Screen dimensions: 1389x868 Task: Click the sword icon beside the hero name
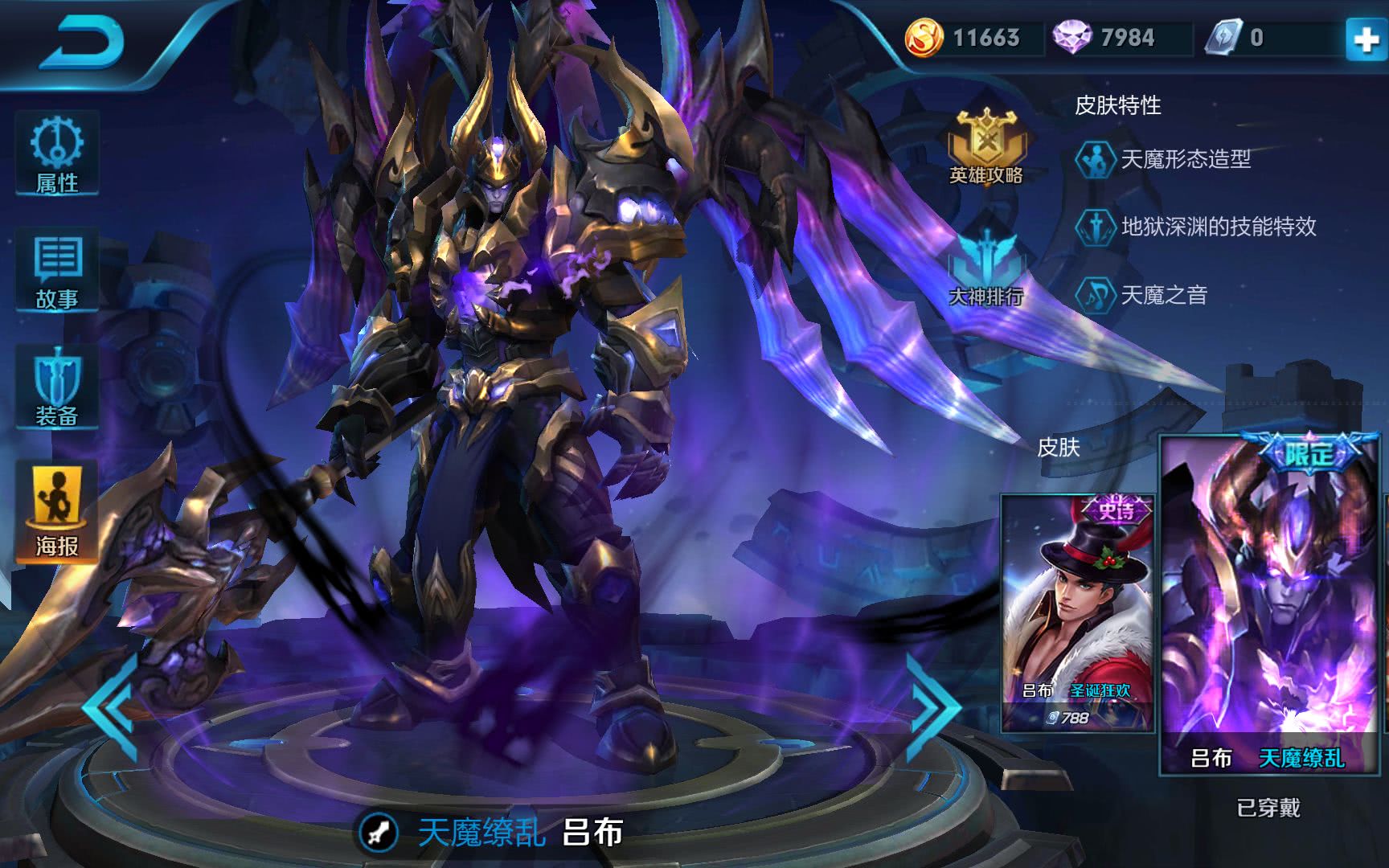[379, 833]
